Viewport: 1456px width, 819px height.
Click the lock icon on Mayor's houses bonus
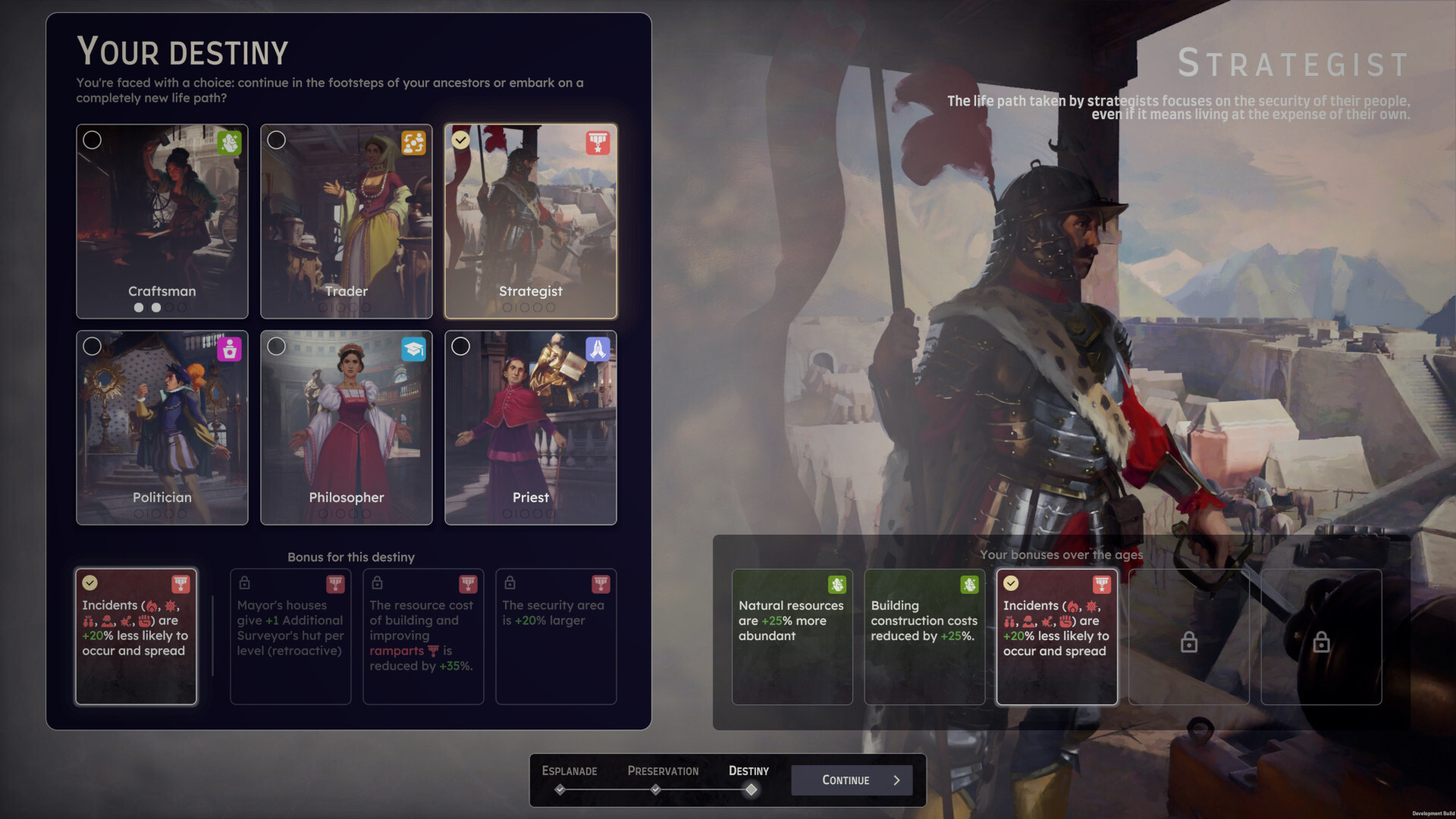[x=244, y=583]
